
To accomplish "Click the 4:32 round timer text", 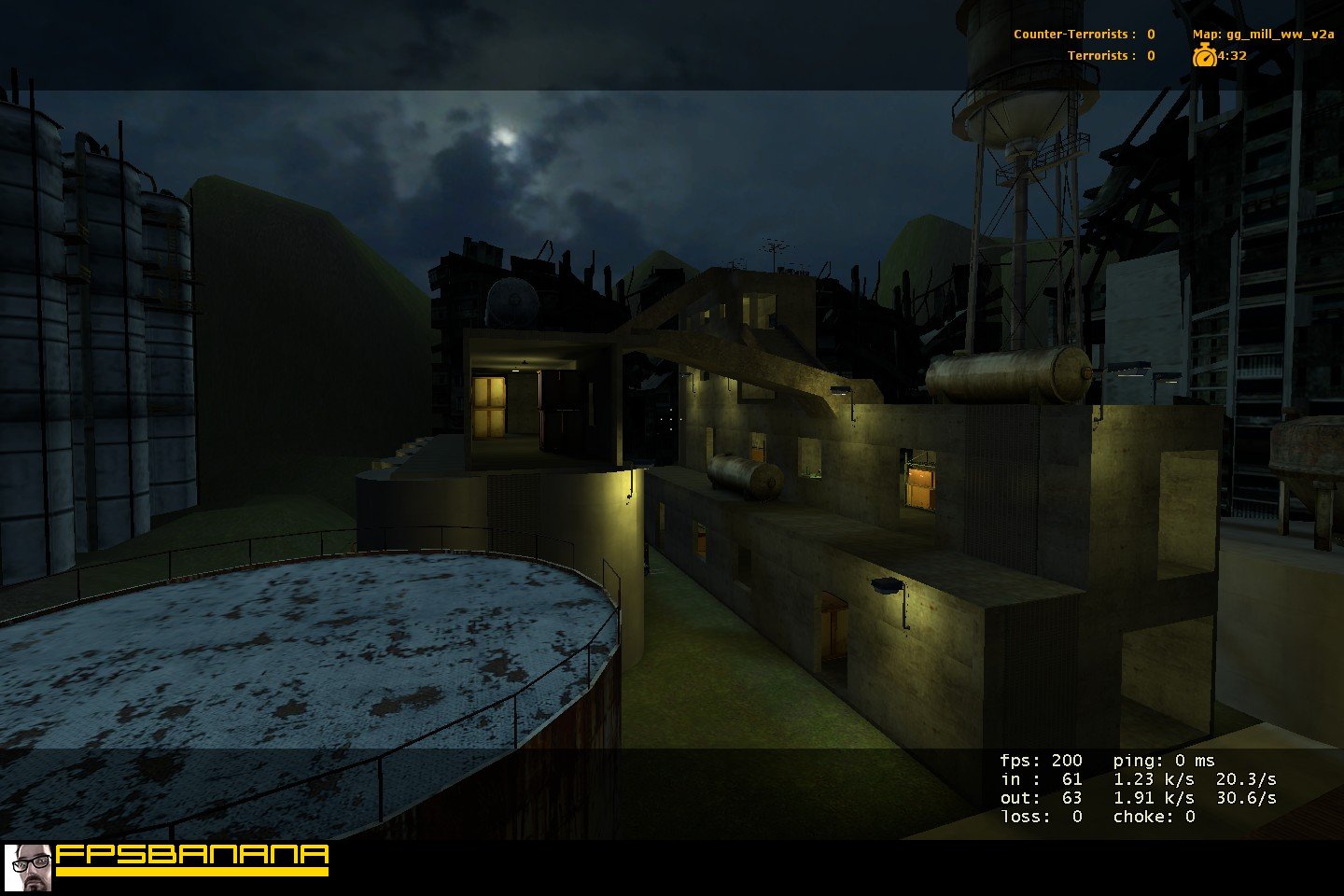I will tap(1232, 56).
